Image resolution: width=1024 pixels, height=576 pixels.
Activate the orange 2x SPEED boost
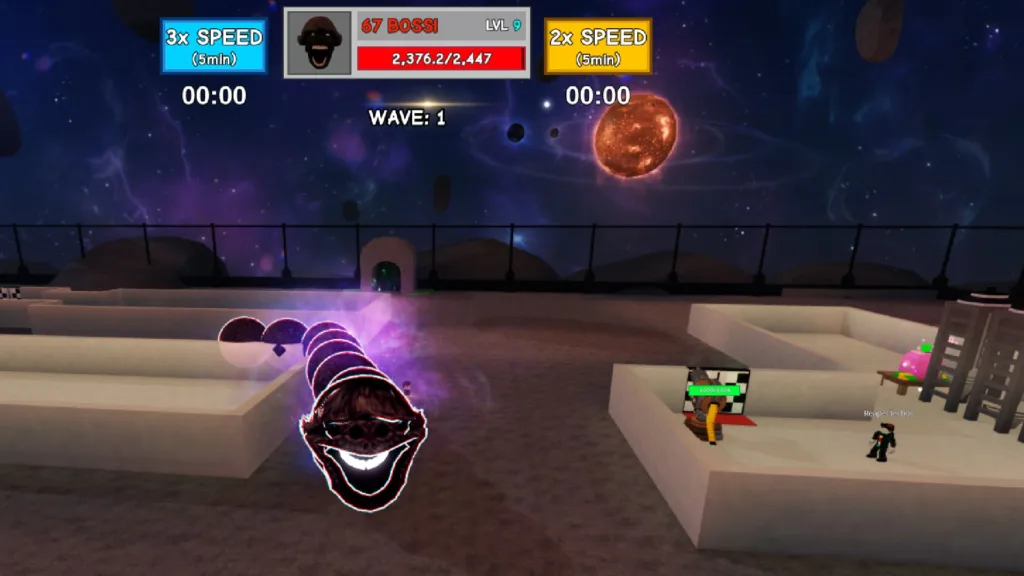pyautogui.click(x=598, y=46)
